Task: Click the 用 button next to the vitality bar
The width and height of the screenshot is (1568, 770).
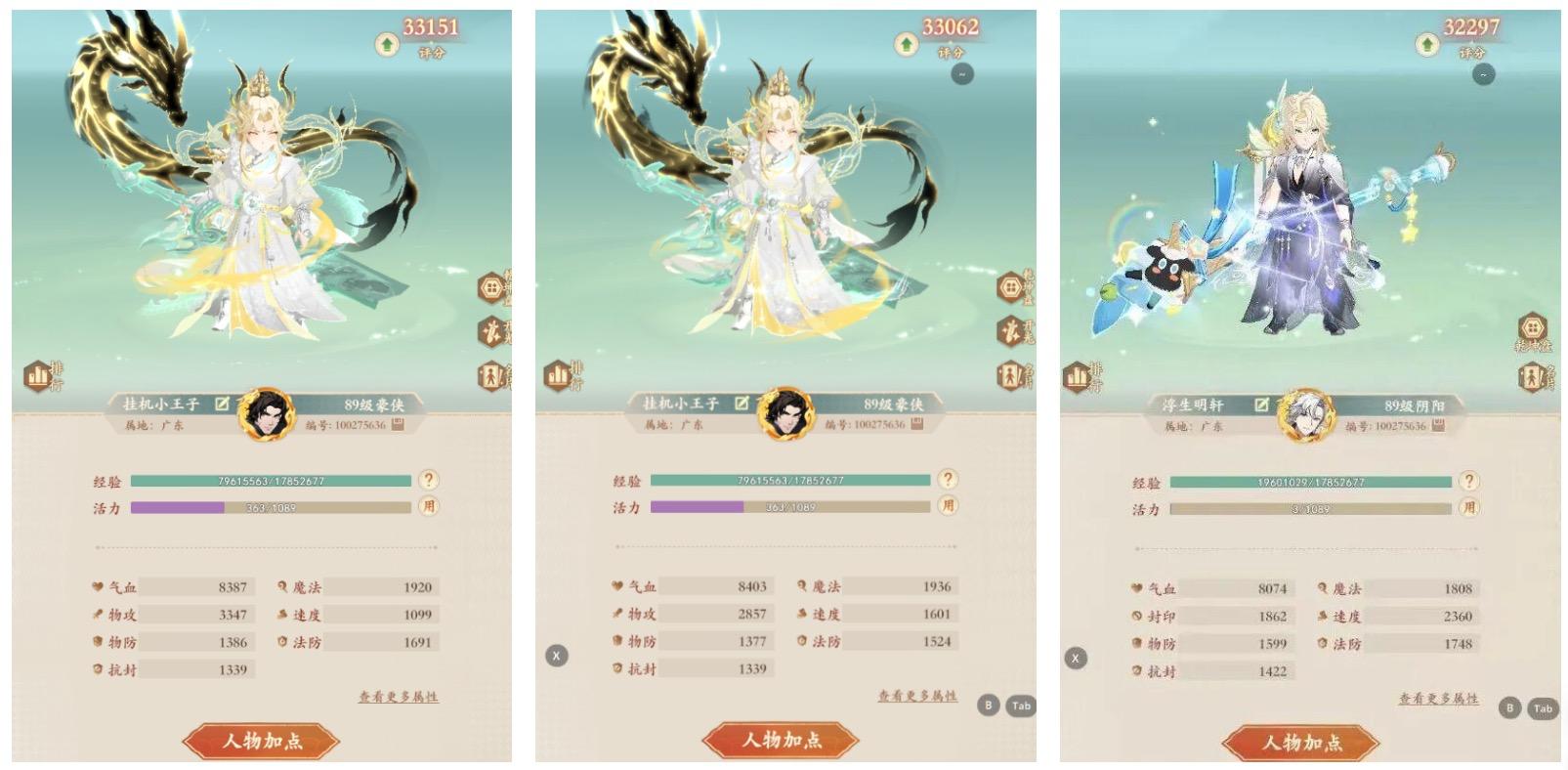Action: [x=427, y=505]
